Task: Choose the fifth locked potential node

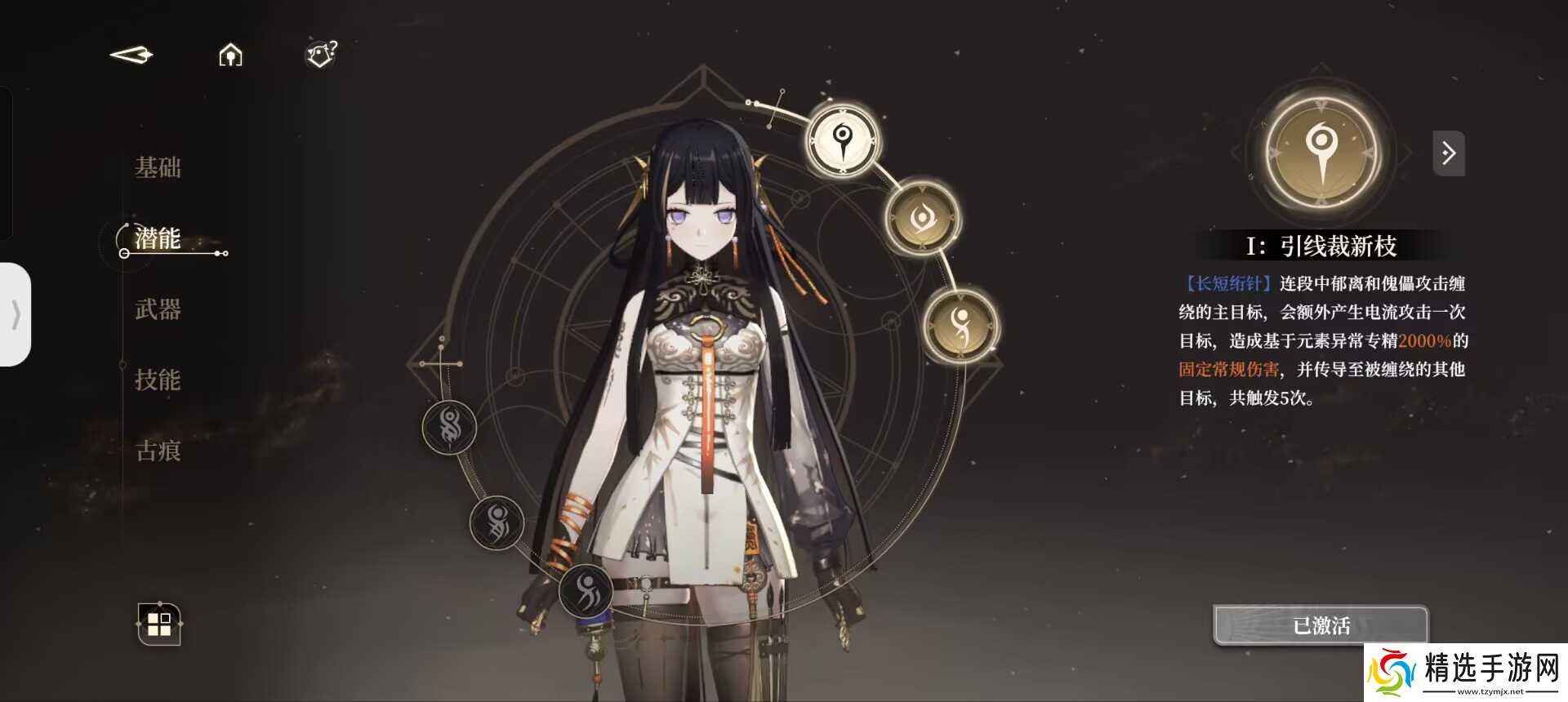Action: coord(497,522)
